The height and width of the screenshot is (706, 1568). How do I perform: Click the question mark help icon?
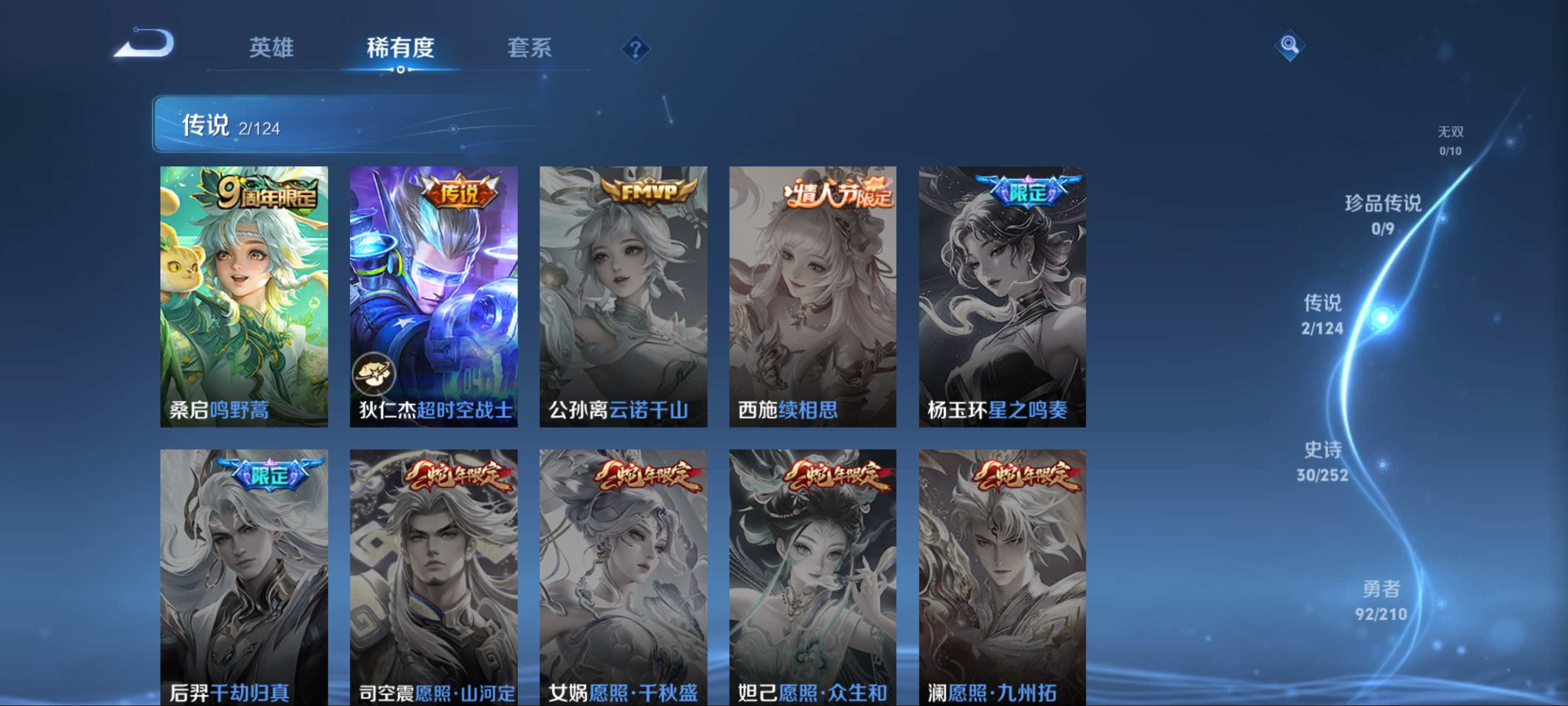point(634,49)
